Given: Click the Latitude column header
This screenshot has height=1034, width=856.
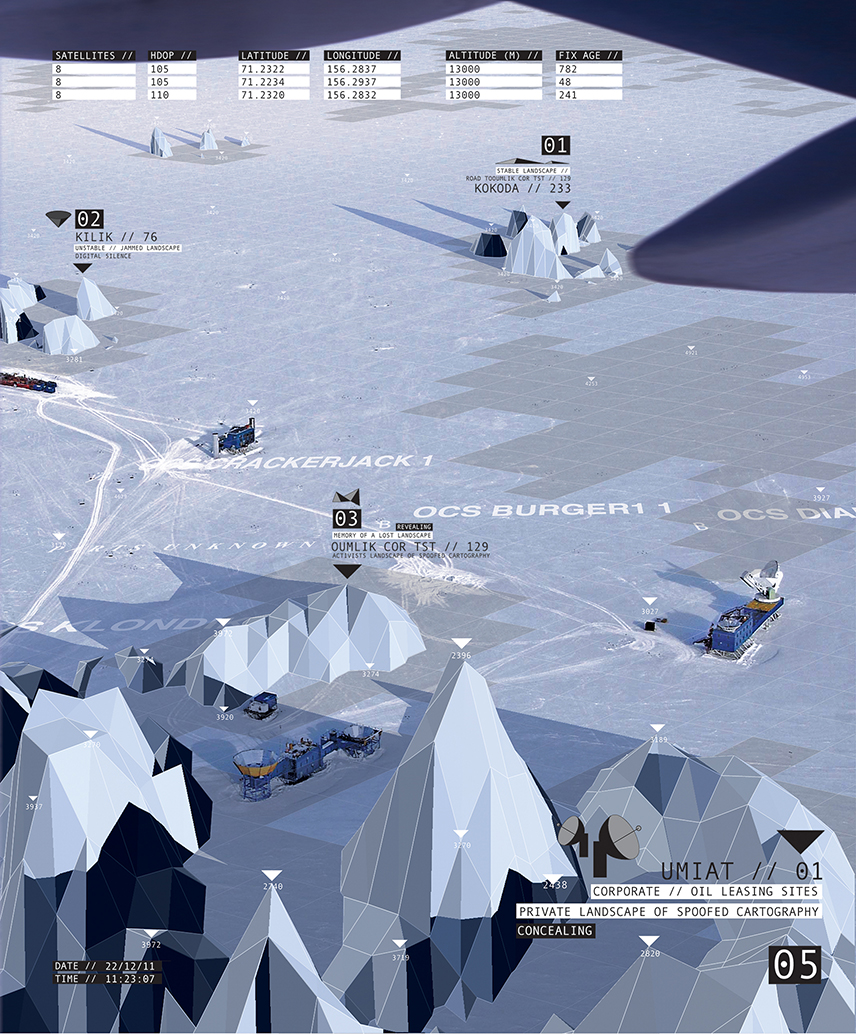Looking at the screenshot, I should (x=277, y=56).
